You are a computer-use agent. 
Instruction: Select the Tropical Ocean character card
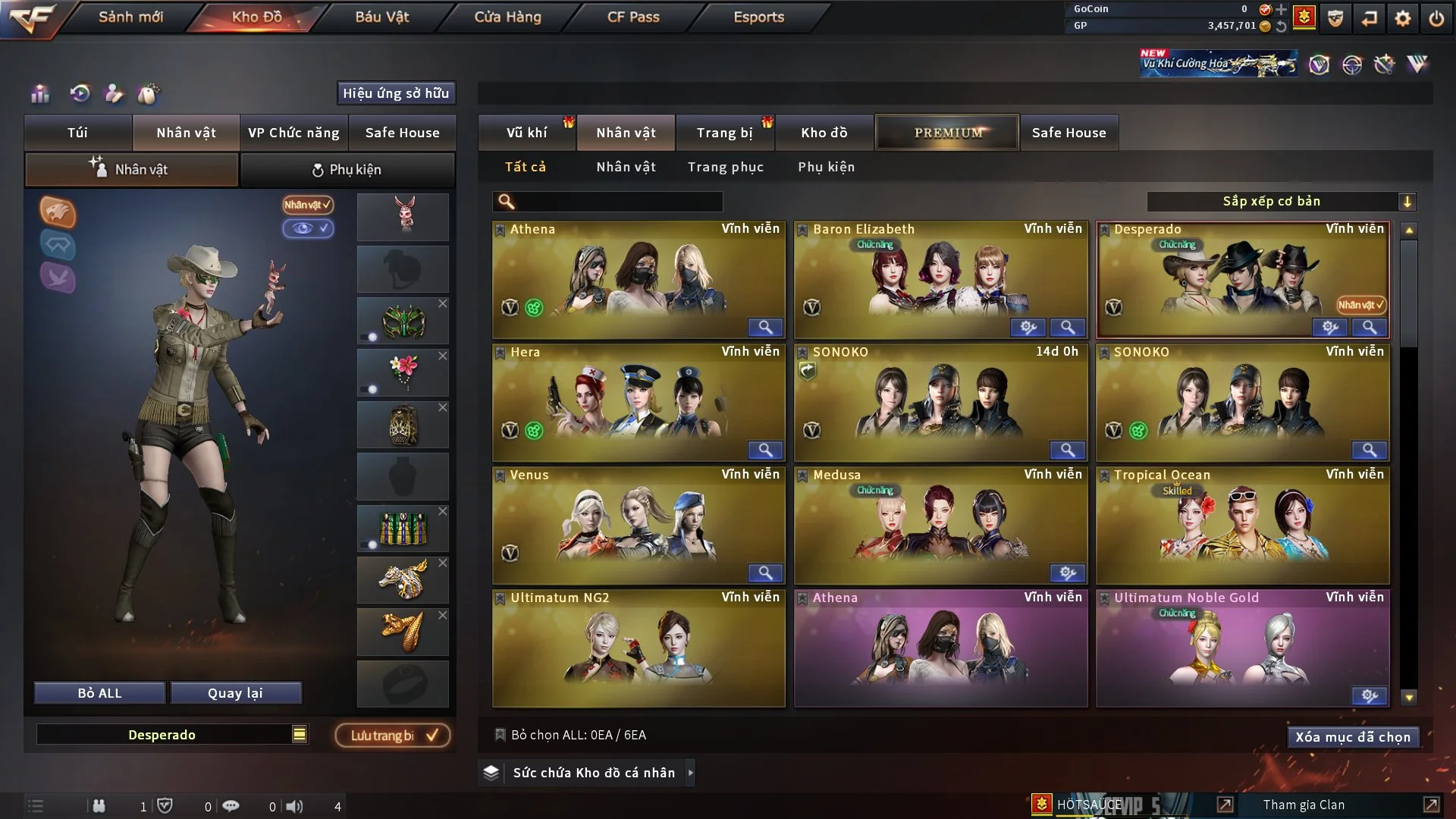(1242, 525)
